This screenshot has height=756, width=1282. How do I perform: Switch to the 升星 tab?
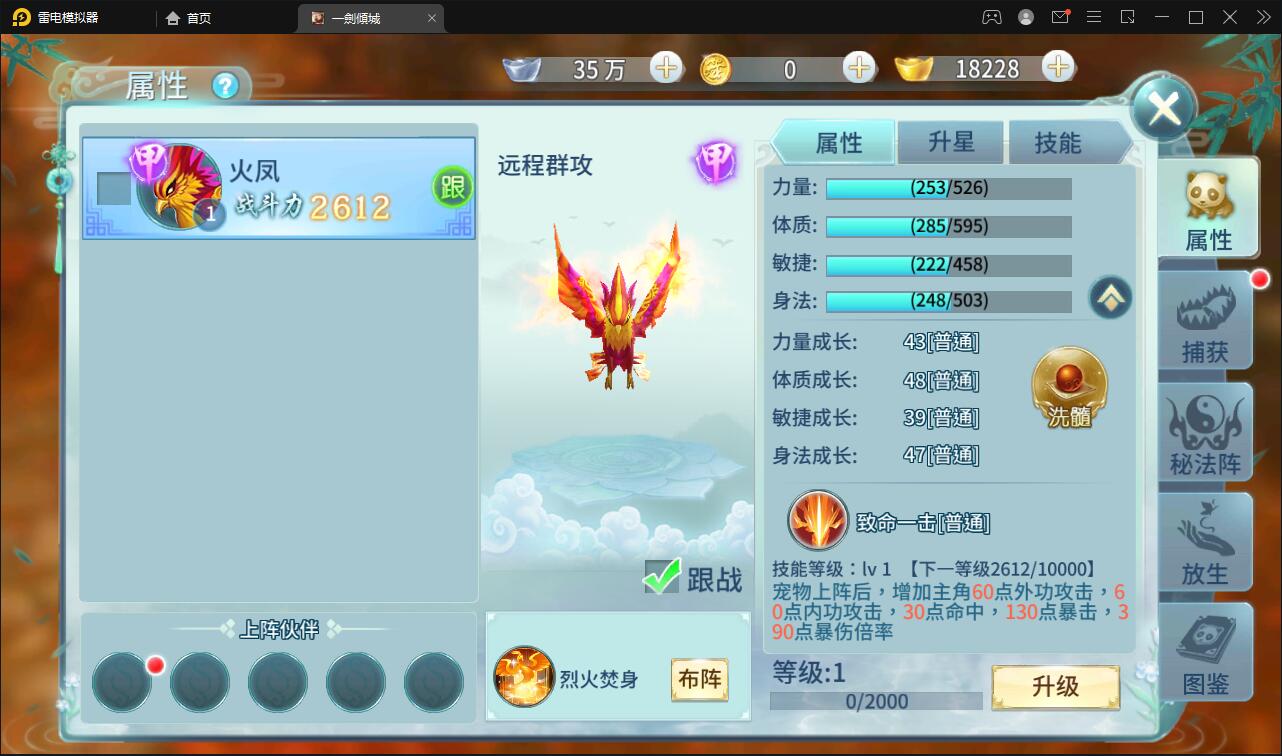pyautogui.click(x=949, y=142)
